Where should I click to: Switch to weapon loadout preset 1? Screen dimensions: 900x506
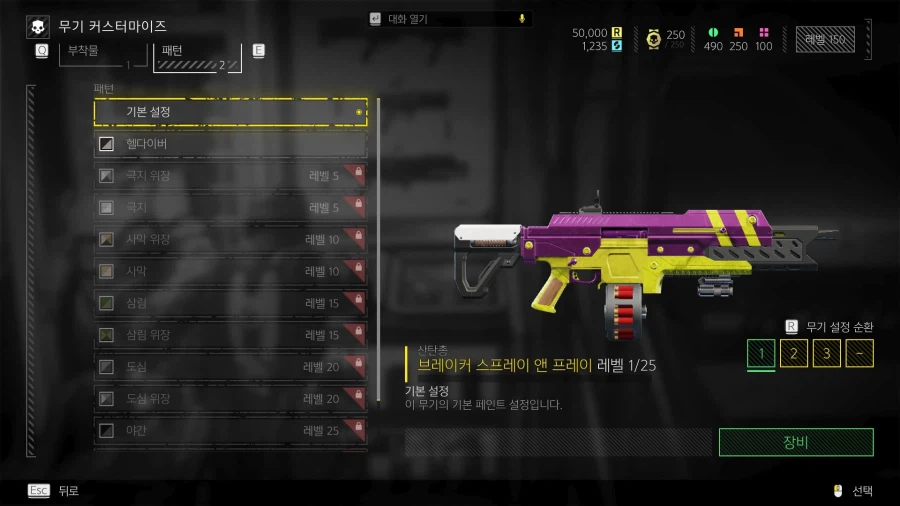coord(761,354)
